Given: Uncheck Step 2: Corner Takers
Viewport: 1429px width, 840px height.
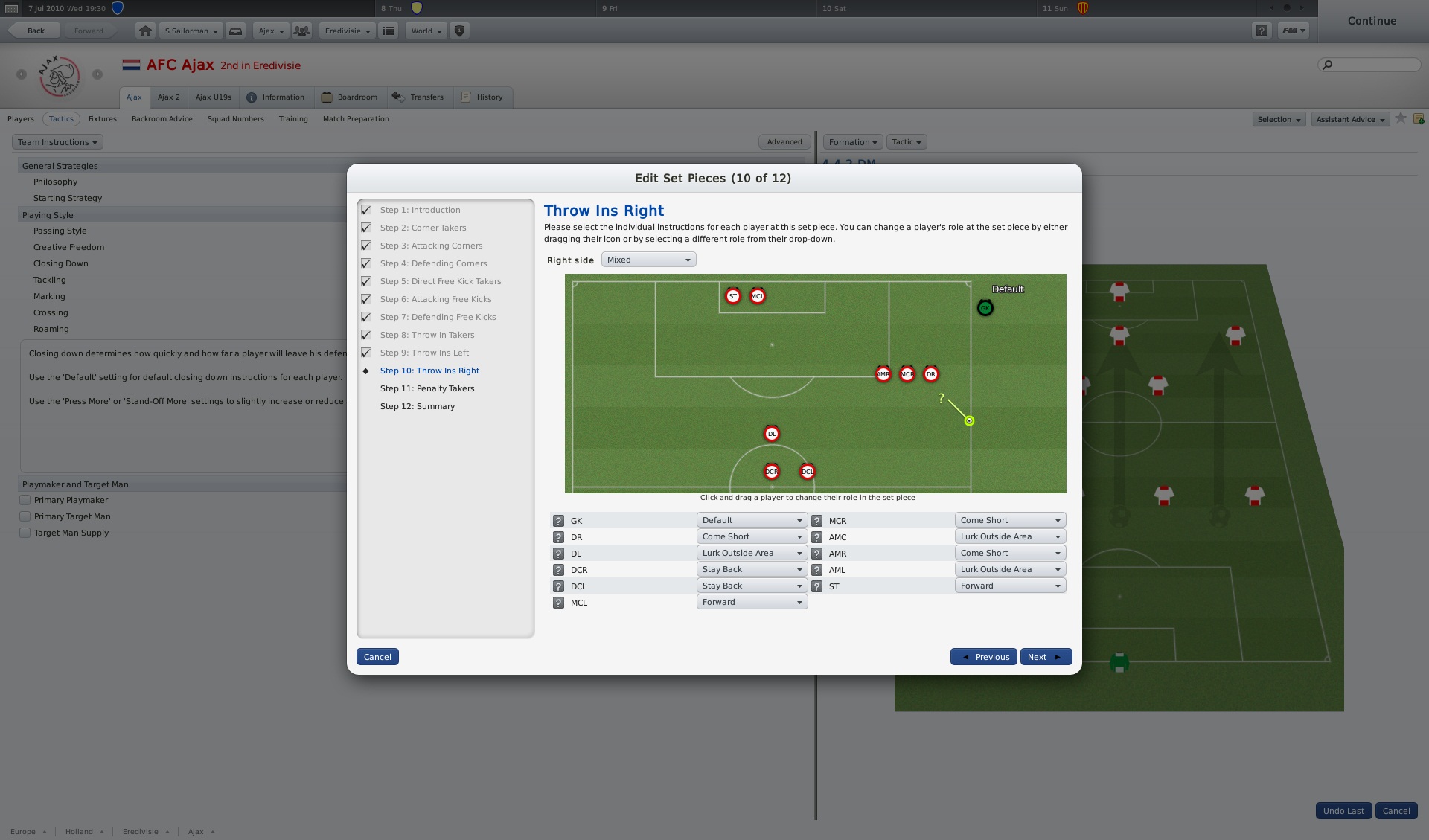Looking at the screenshot, I should (x=365, y=228).
